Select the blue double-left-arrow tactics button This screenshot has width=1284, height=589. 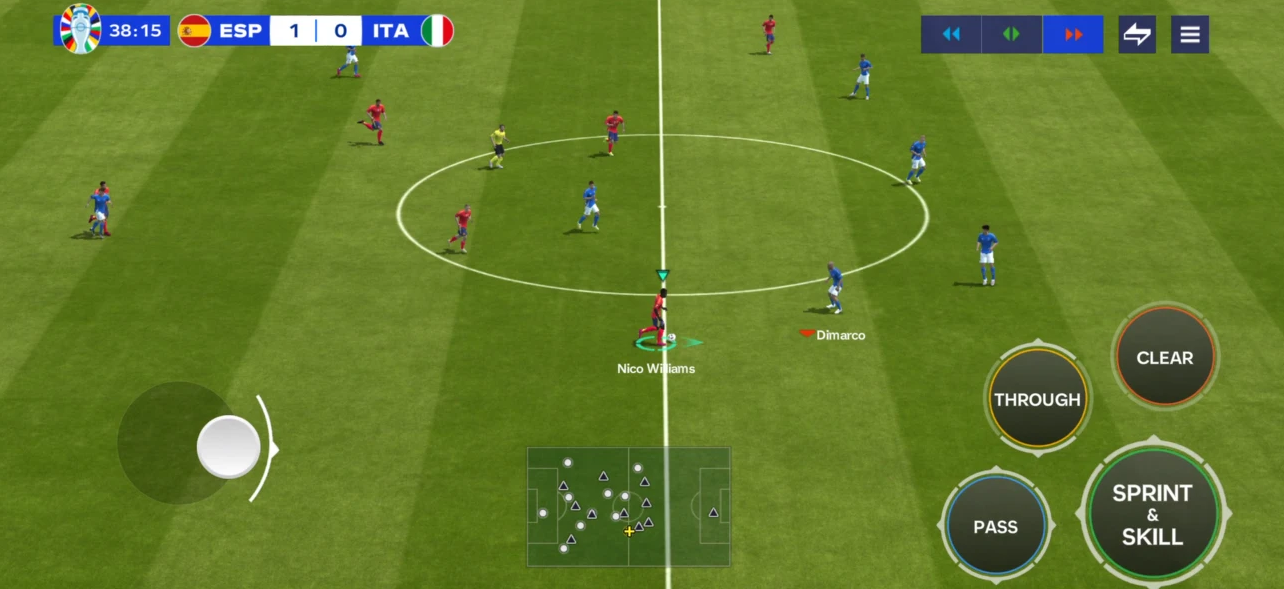click(951, 34)
